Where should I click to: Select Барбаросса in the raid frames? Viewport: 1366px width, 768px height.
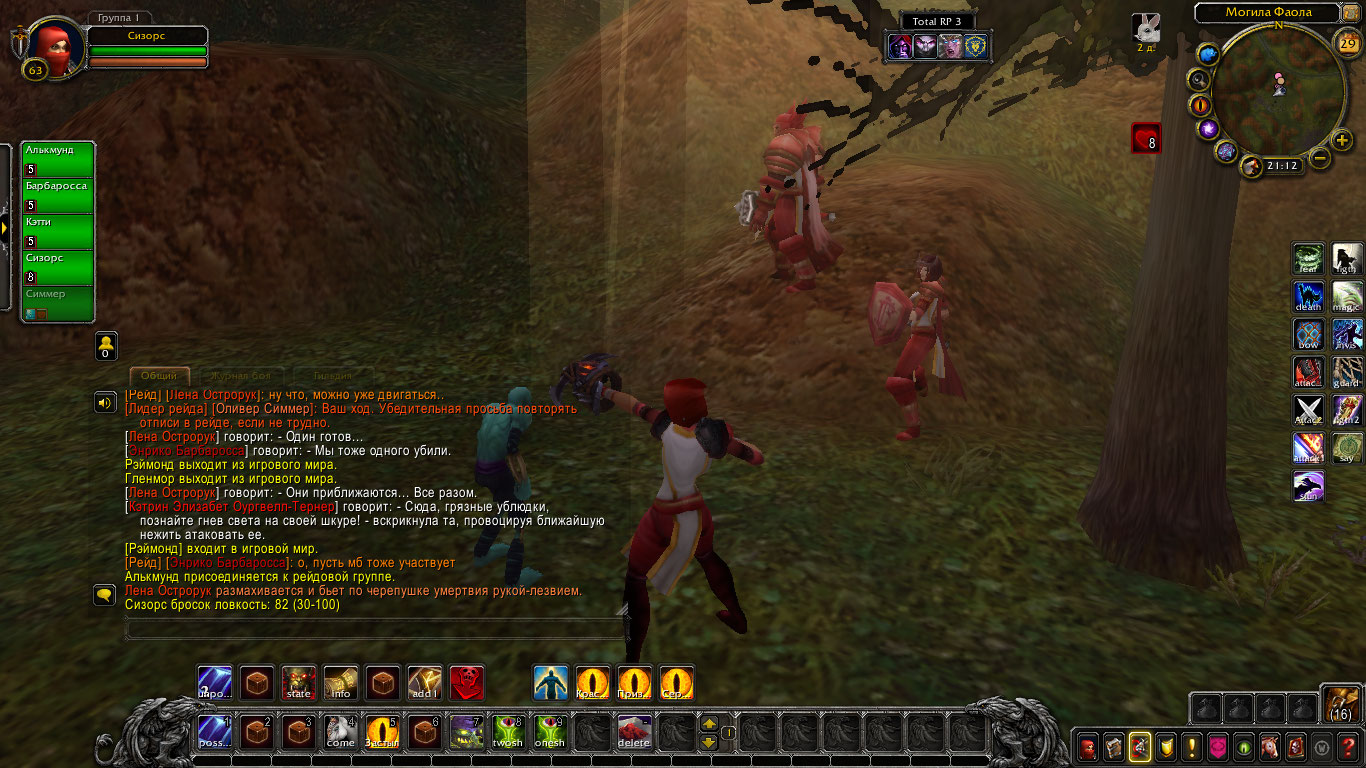[59, 195]
